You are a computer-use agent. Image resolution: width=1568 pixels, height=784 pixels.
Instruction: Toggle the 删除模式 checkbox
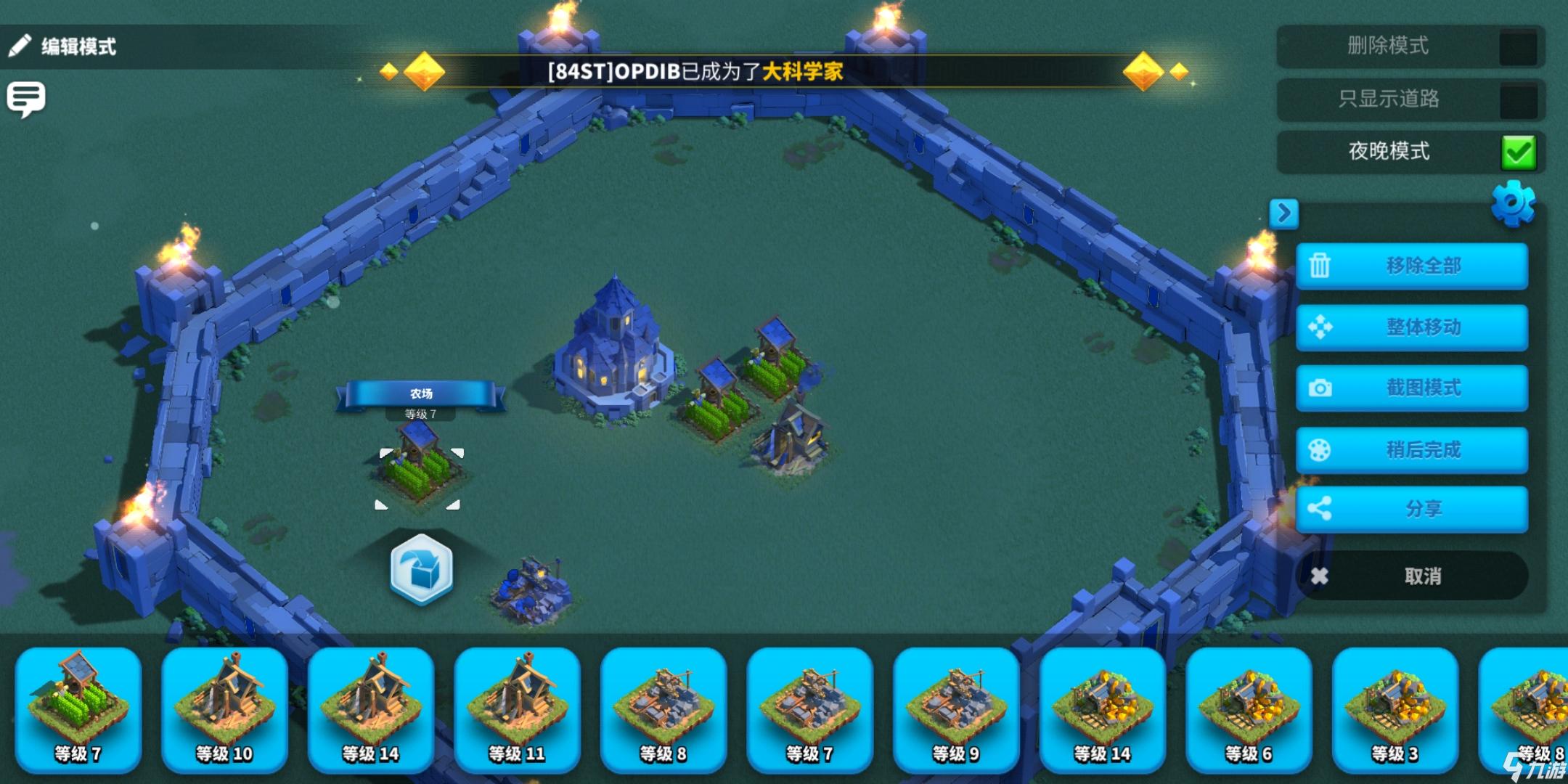tap(1518, 47)
